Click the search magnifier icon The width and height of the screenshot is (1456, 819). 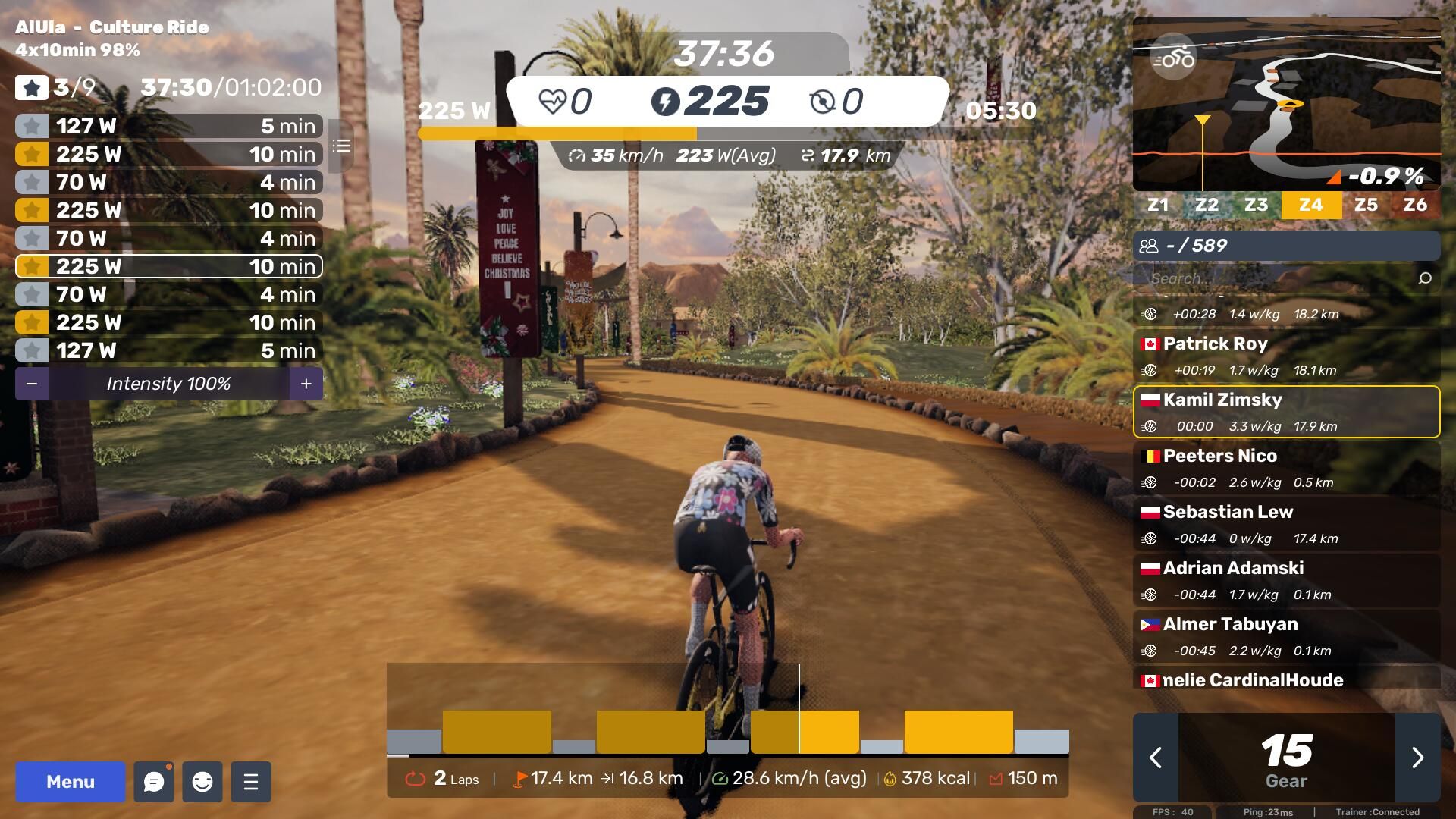pyautogui.click(x=1425, y=278)
